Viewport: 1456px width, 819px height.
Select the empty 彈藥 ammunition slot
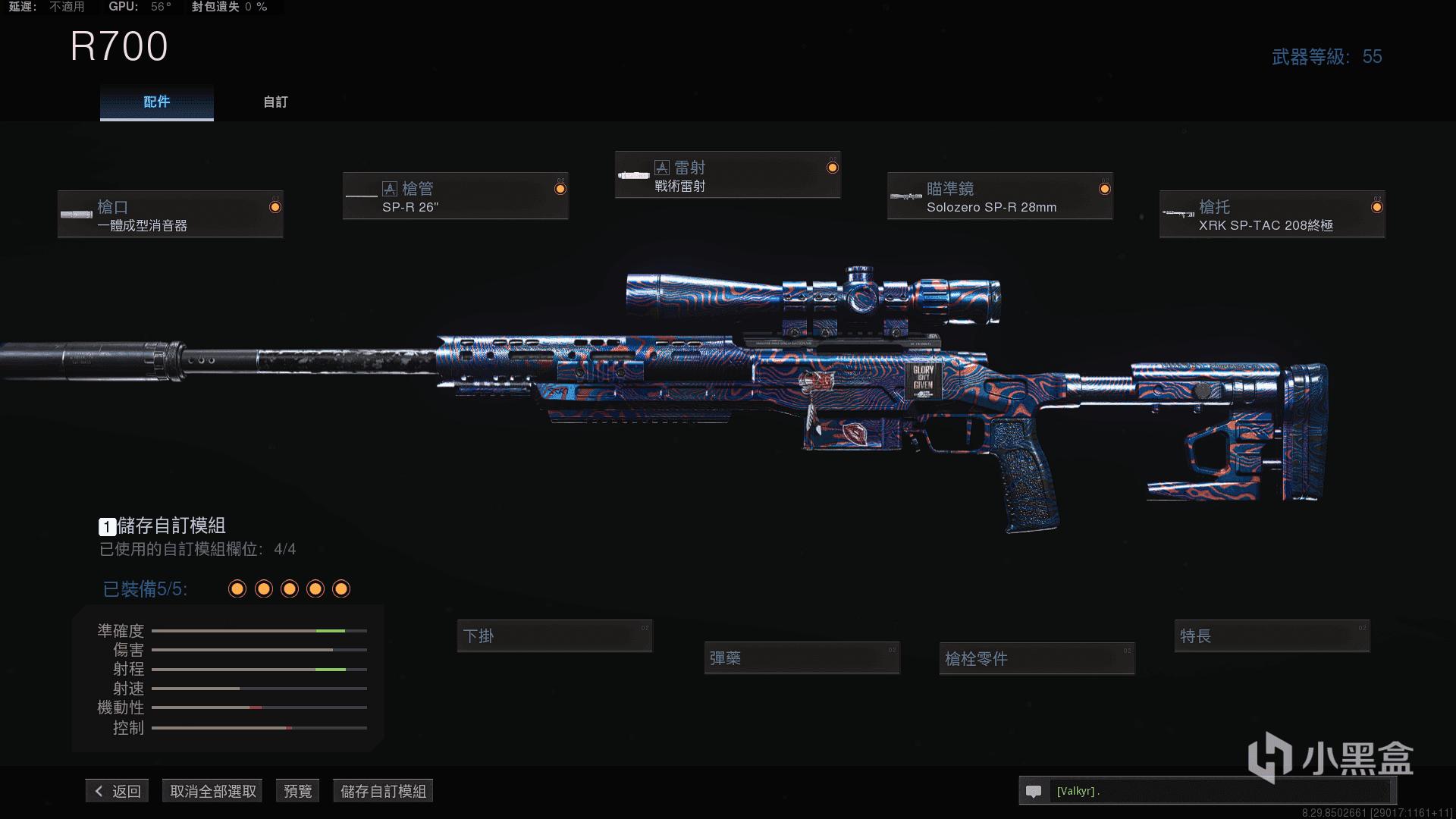click(802, 658)
